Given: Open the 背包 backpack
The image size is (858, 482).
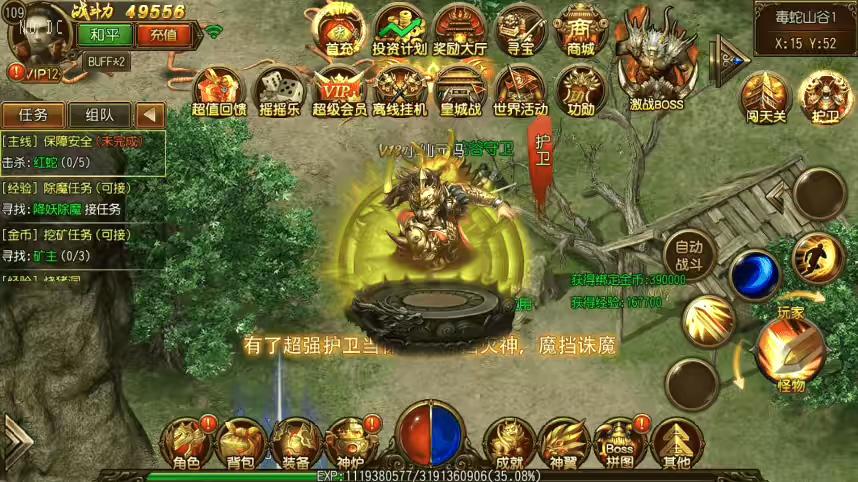Looking at the screenshot, I should coord(241,442).
